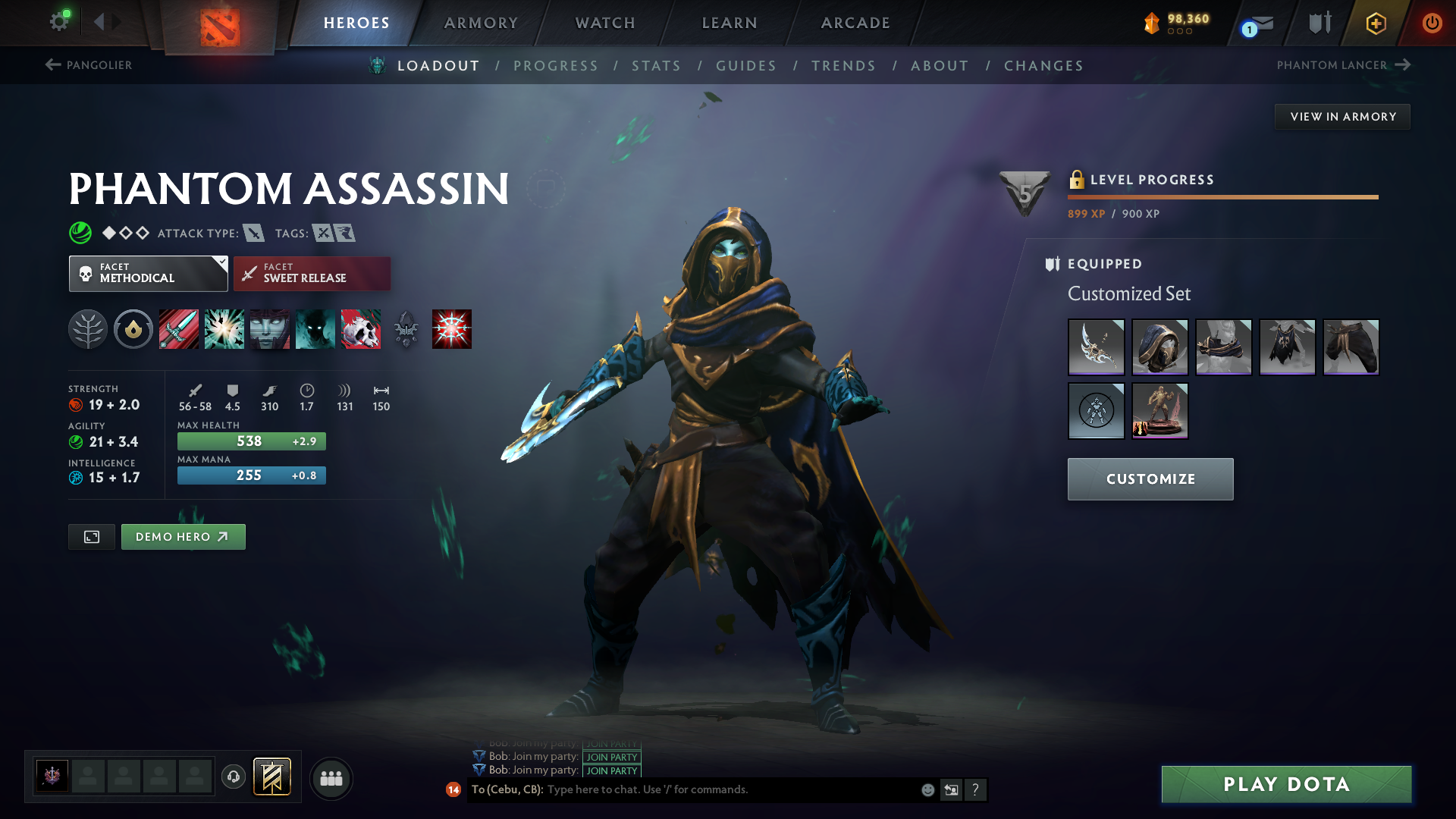Switch to the Watch tab
This screenshot has width=1456, height=819.
[605, 23]
